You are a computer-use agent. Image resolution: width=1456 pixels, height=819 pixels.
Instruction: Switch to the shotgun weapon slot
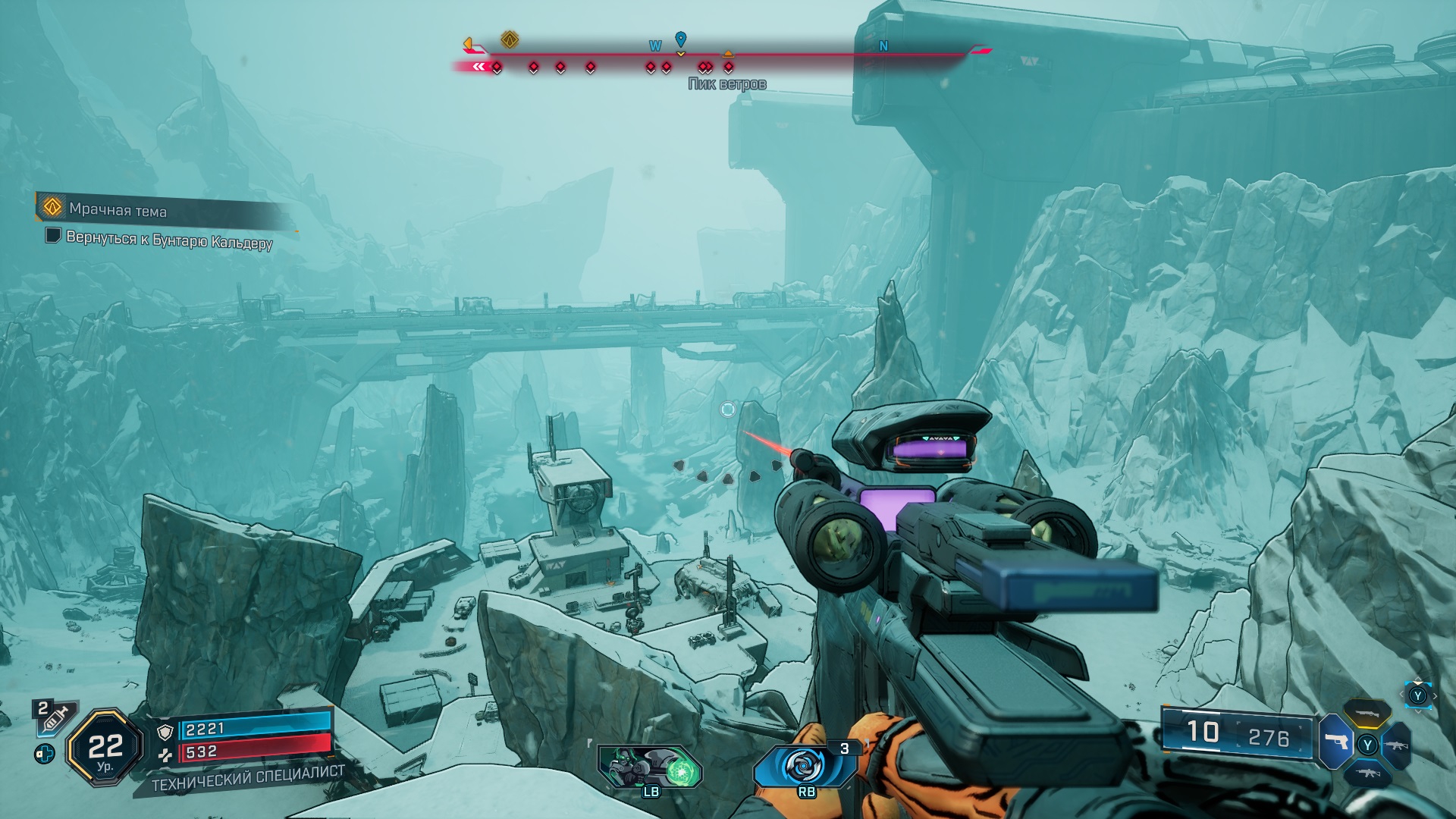[x=1367, y=714]
